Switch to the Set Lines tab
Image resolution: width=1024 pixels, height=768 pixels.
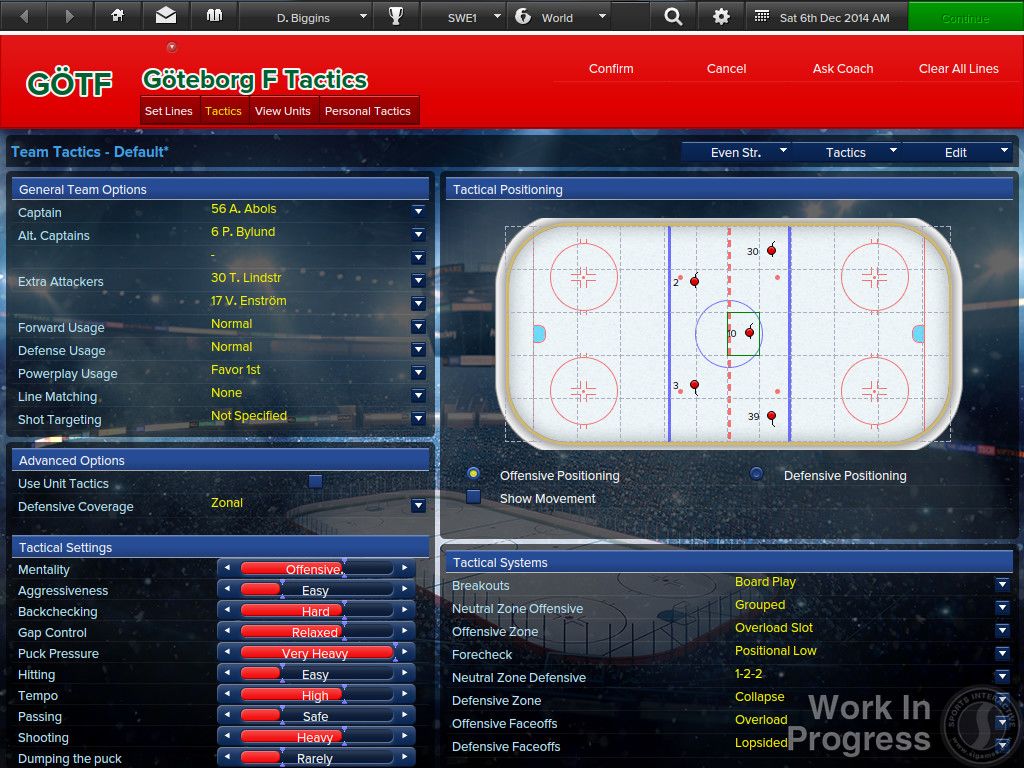(168, 111)
